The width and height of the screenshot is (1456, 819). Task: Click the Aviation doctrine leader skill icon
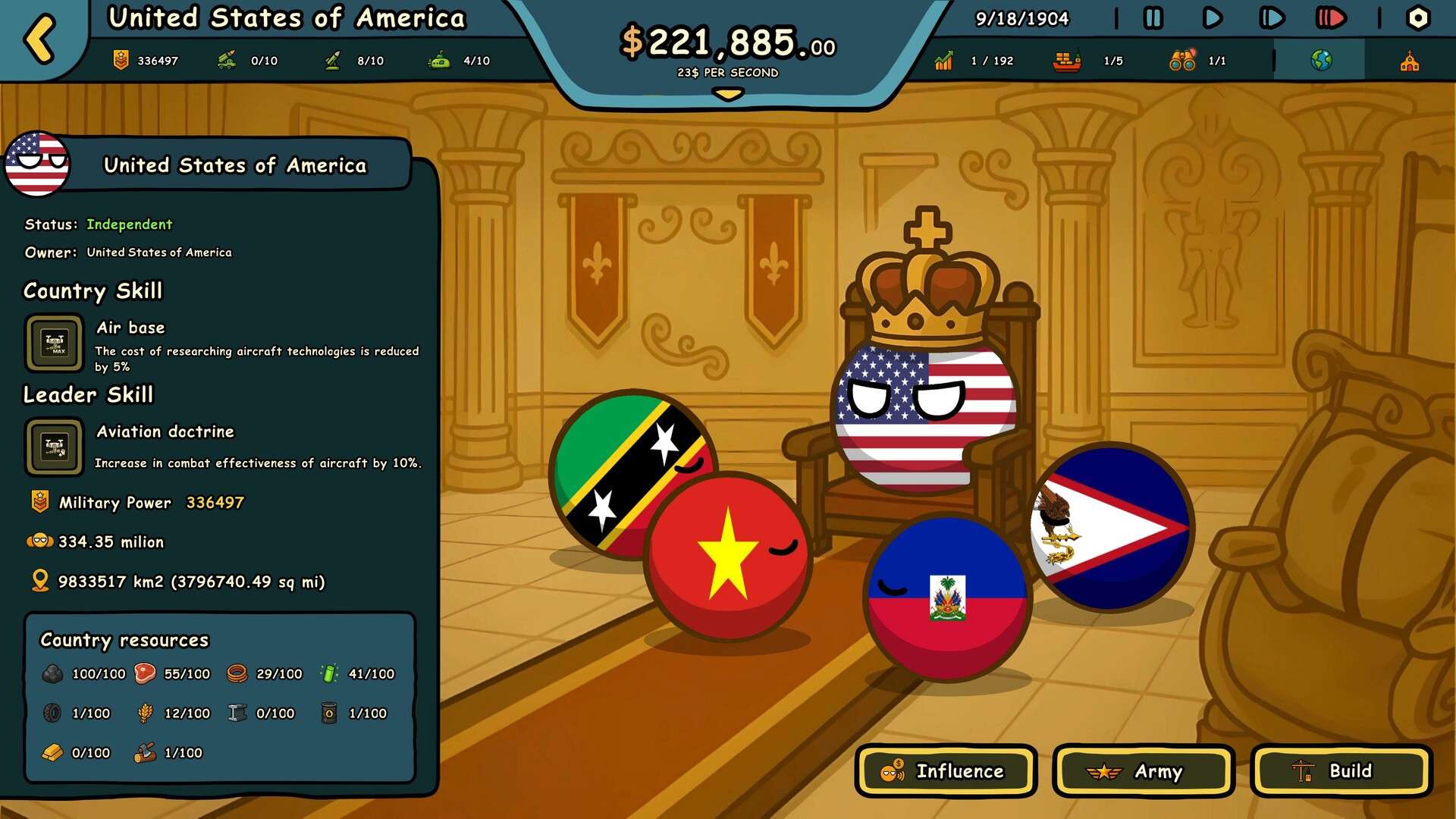[x=53, y=447]
